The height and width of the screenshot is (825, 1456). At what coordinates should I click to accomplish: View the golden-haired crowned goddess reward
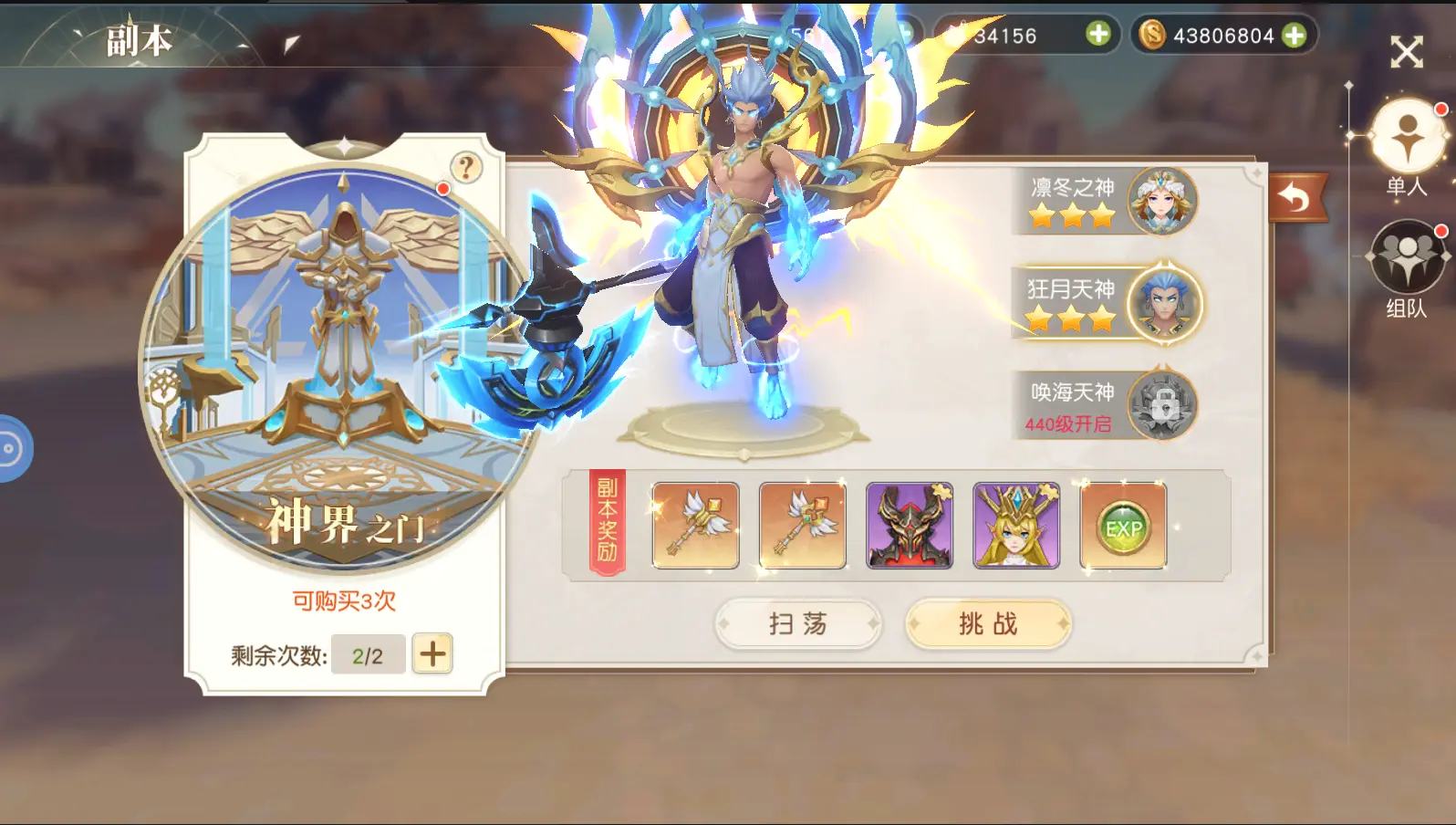pos(1016,527)
